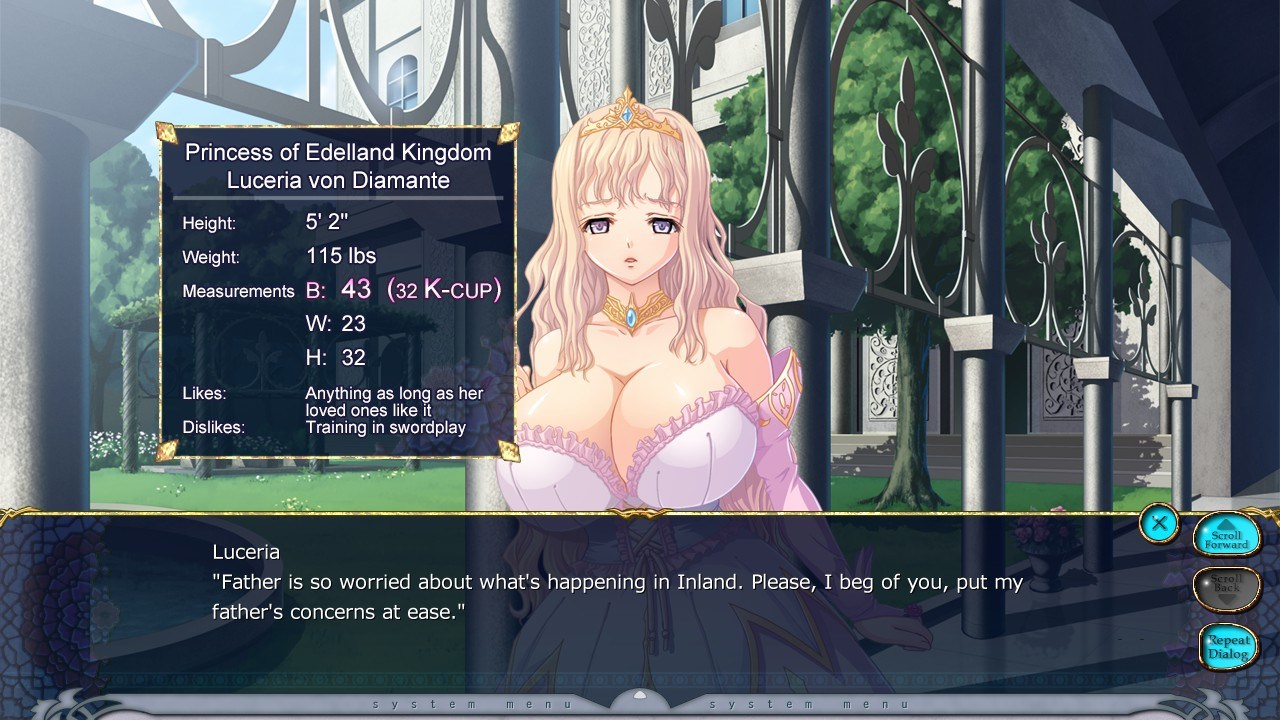Image resolution: width=1280 pixels, height=720 pixels.
Task: Click the Scroll Forward button
Action: 1226,537
